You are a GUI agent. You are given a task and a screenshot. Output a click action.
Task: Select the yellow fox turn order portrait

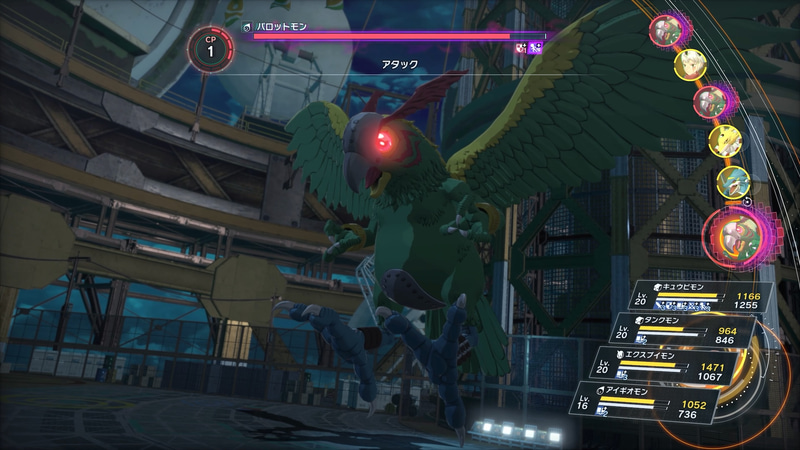[x=724, y=140]
